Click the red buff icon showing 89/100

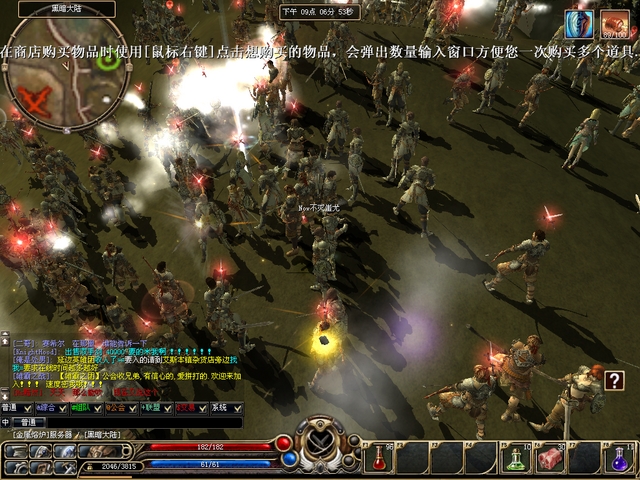(613, 24)
